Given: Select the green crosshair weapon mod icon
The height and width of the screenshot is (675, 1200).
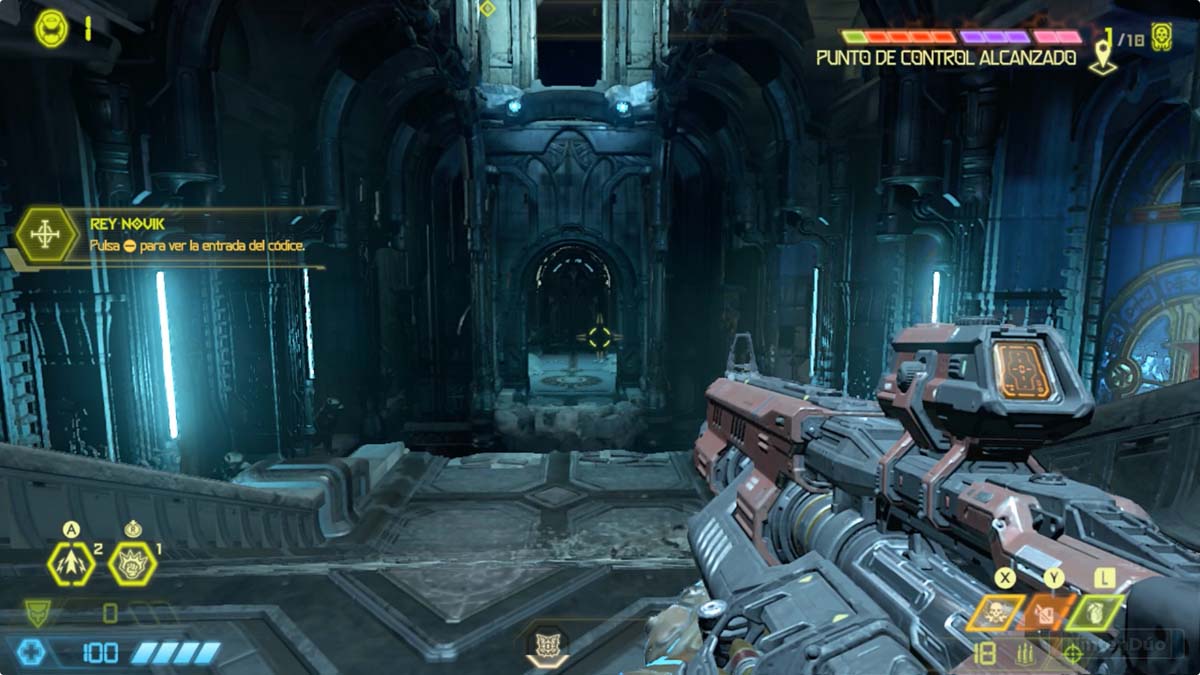Looking at the screenshot, I should coord(1073,654).
